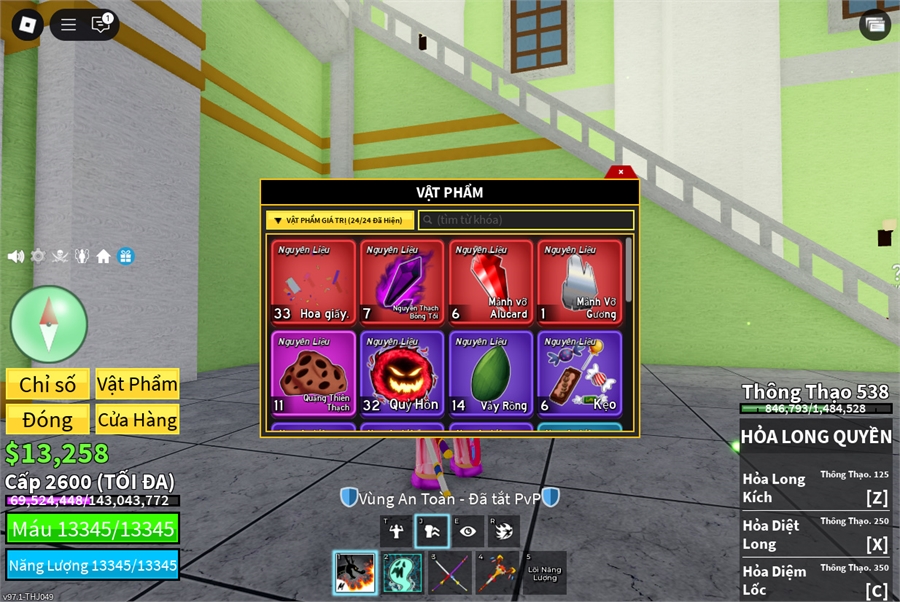
Task: Pick the Kẹo candy item slot
Action: tap(580, 374)
